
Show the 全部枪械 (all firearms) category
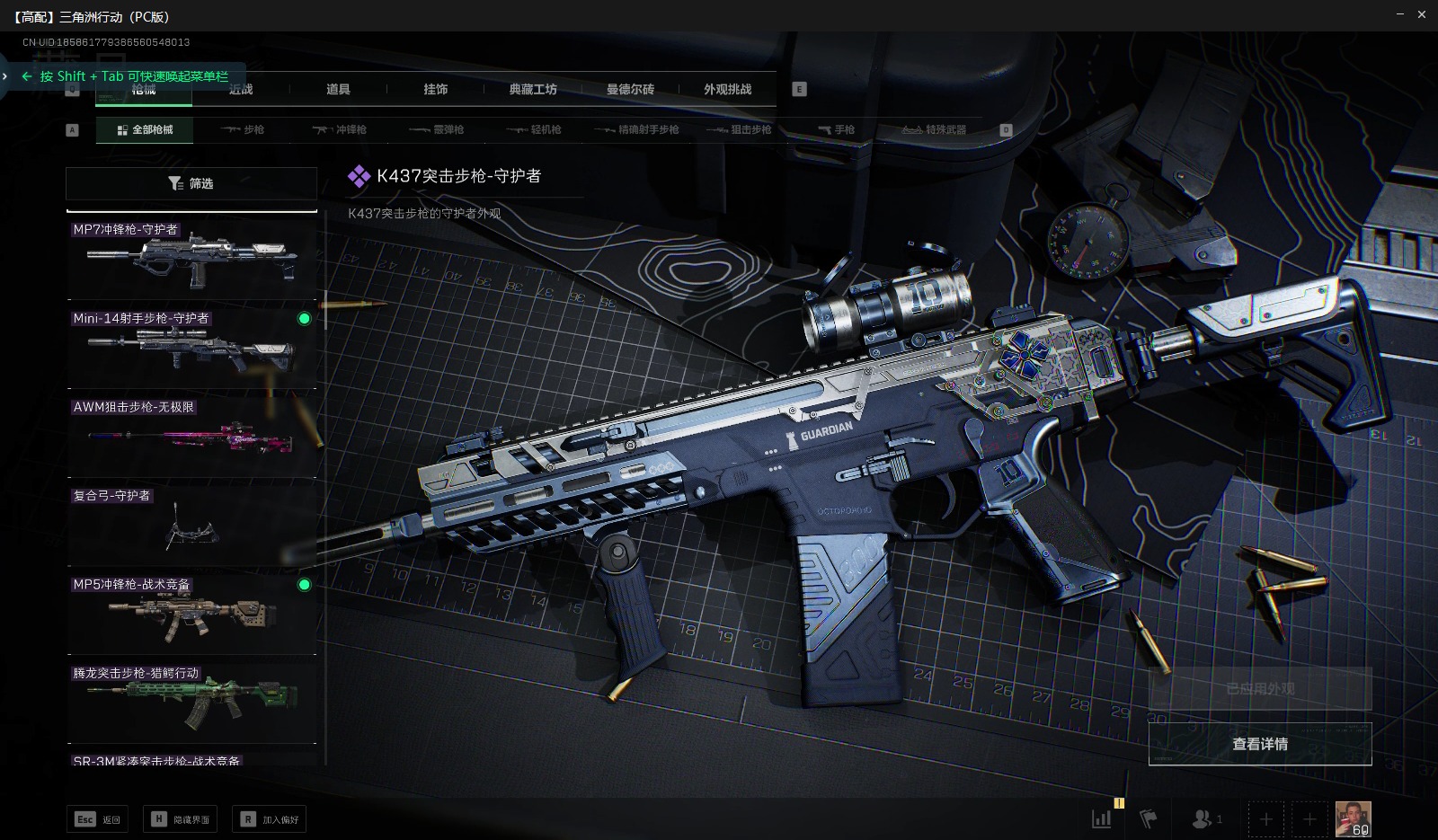click(144, 129)
